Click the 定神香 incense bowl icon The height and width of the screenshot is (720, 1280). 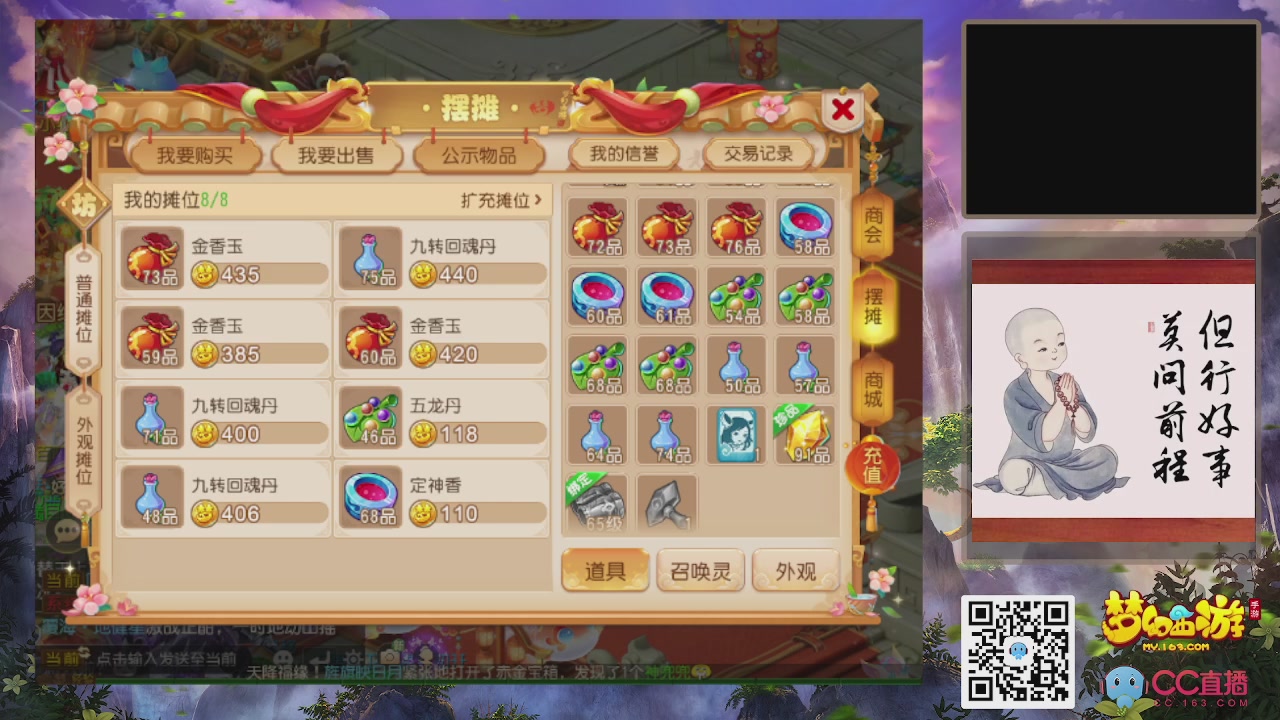tap(370, 497)
